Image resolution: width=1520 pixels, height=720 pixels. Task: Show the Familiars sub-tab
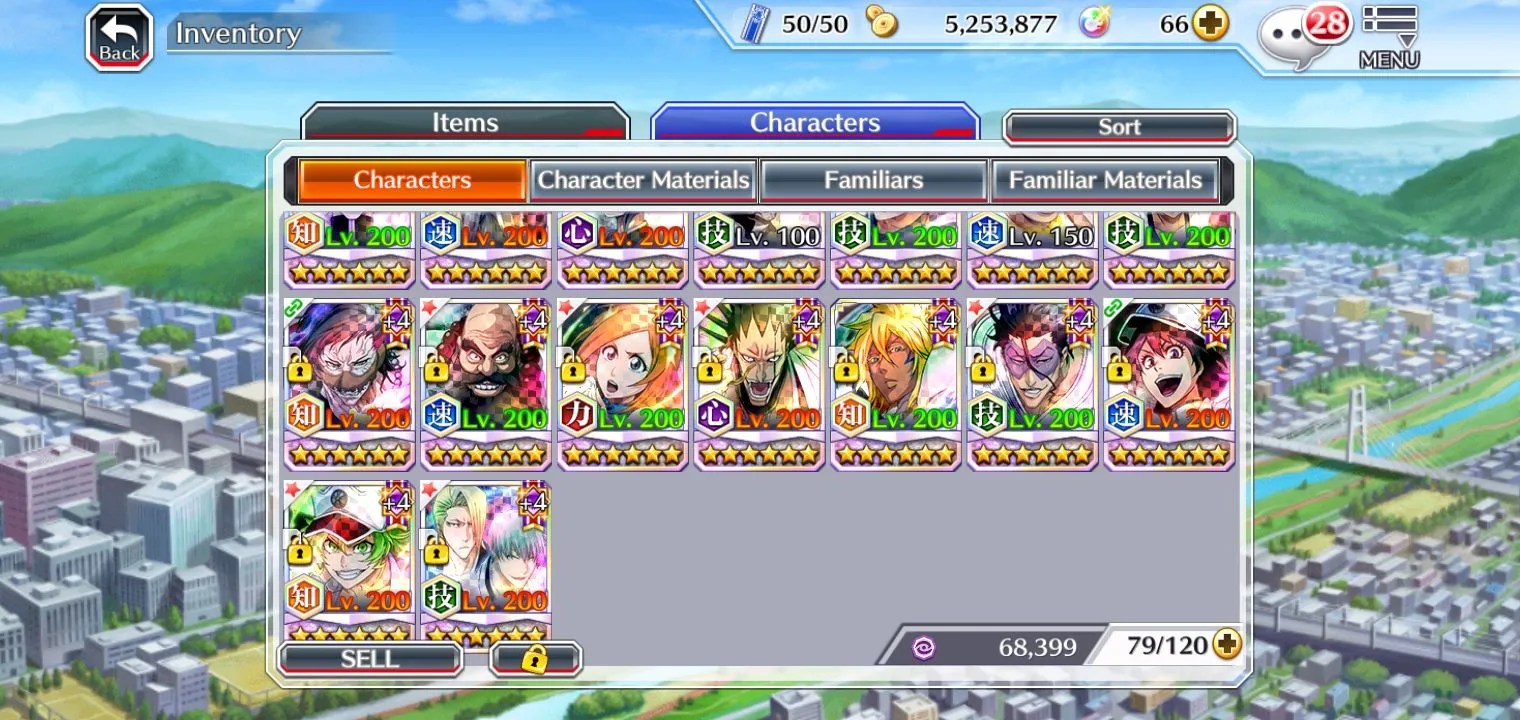[873, 181]
